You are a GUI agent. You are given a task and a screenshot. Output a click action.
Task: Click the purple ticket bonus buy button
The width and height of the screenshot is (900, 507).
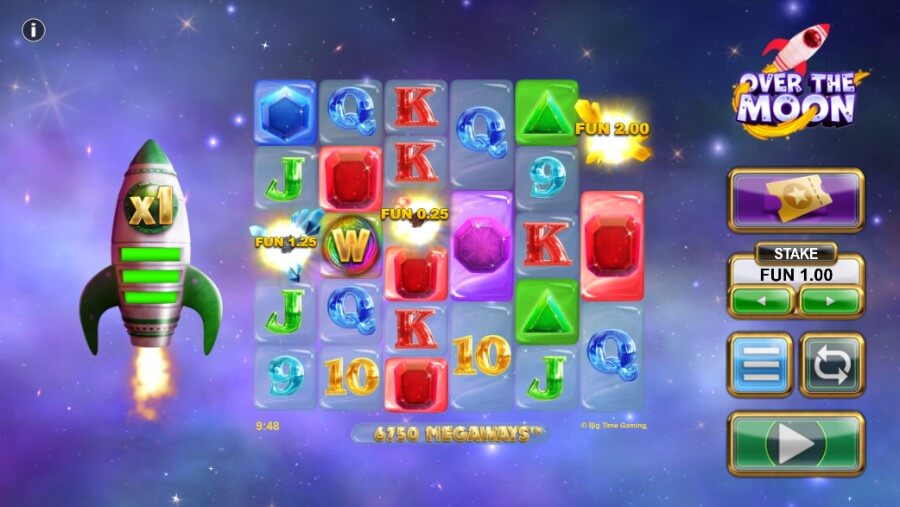(x=796, y=200)
